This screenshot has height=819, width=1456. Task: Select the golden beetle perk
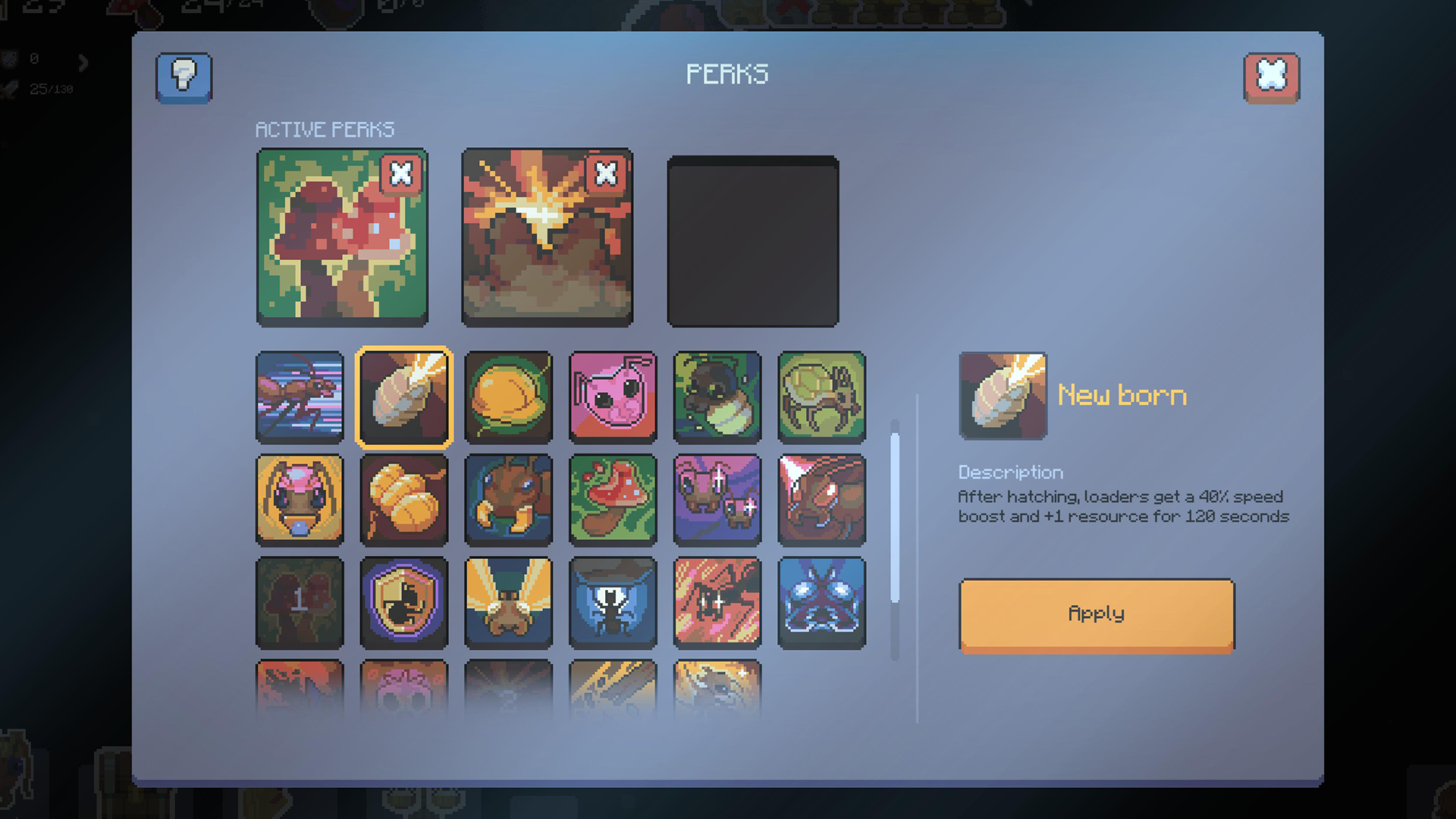pos(821,397)
